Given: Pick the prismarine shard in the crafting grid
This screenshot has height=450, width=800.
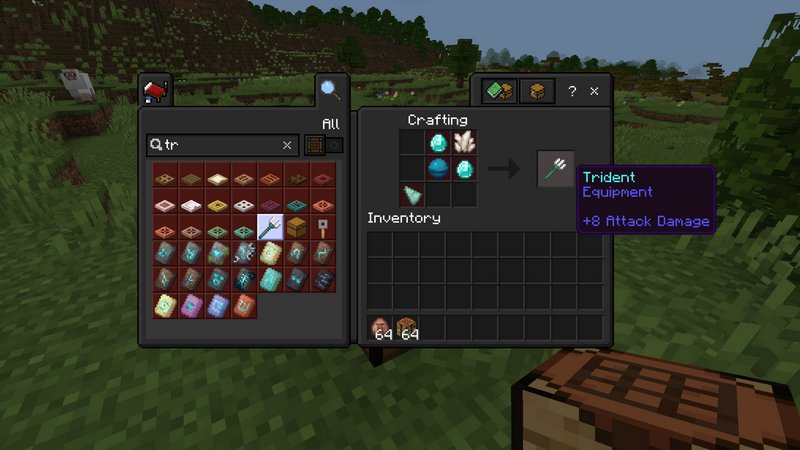Looking at the screenshot, I should pos(412,193).
